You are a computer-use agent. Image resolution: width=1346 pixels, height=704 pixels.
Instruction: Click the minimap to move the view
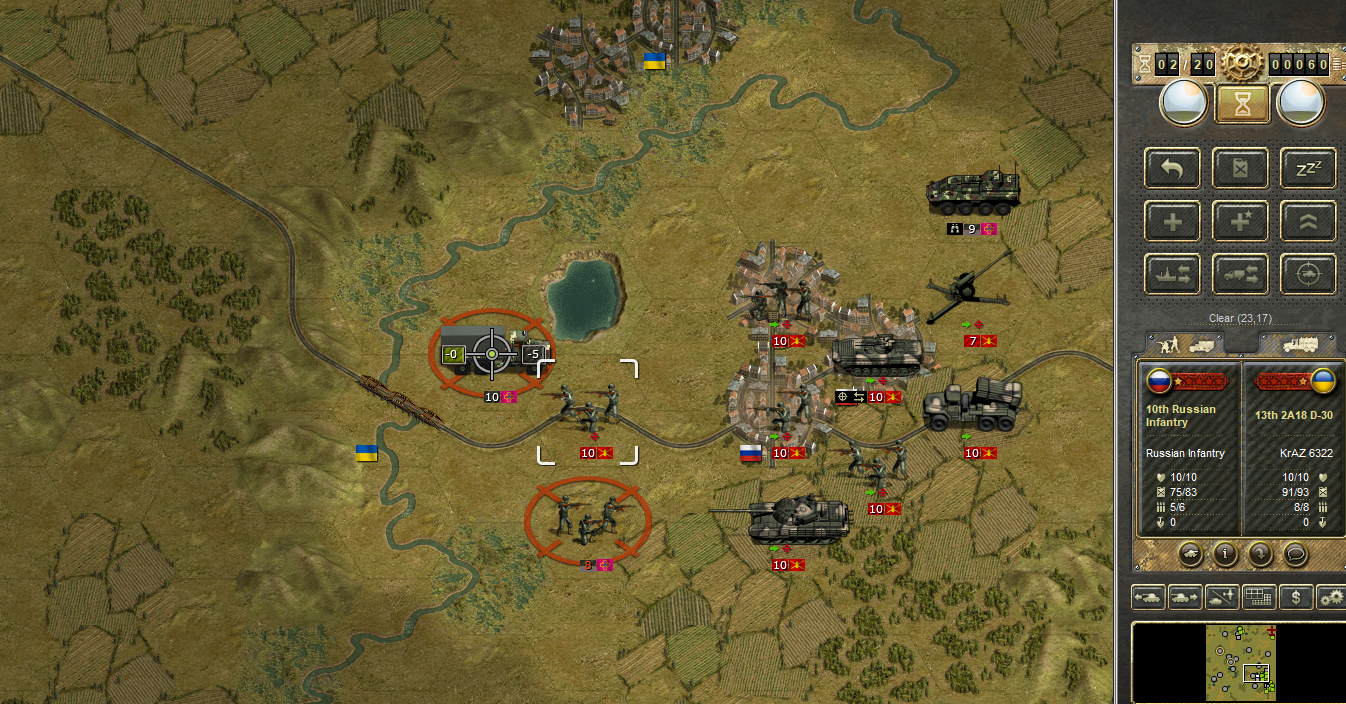tap(1238, 661)
